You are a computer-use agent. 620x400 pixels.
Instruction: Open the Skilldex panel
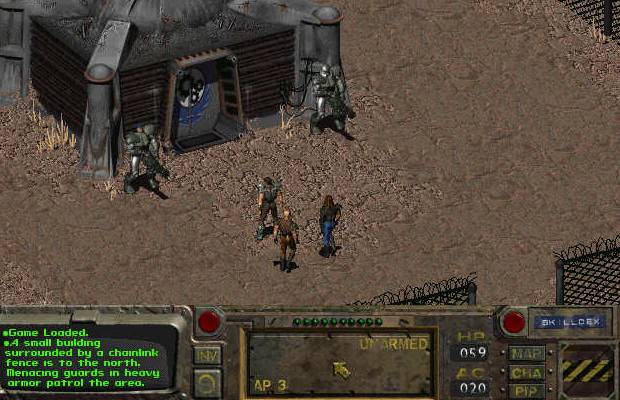coord(556,322)
